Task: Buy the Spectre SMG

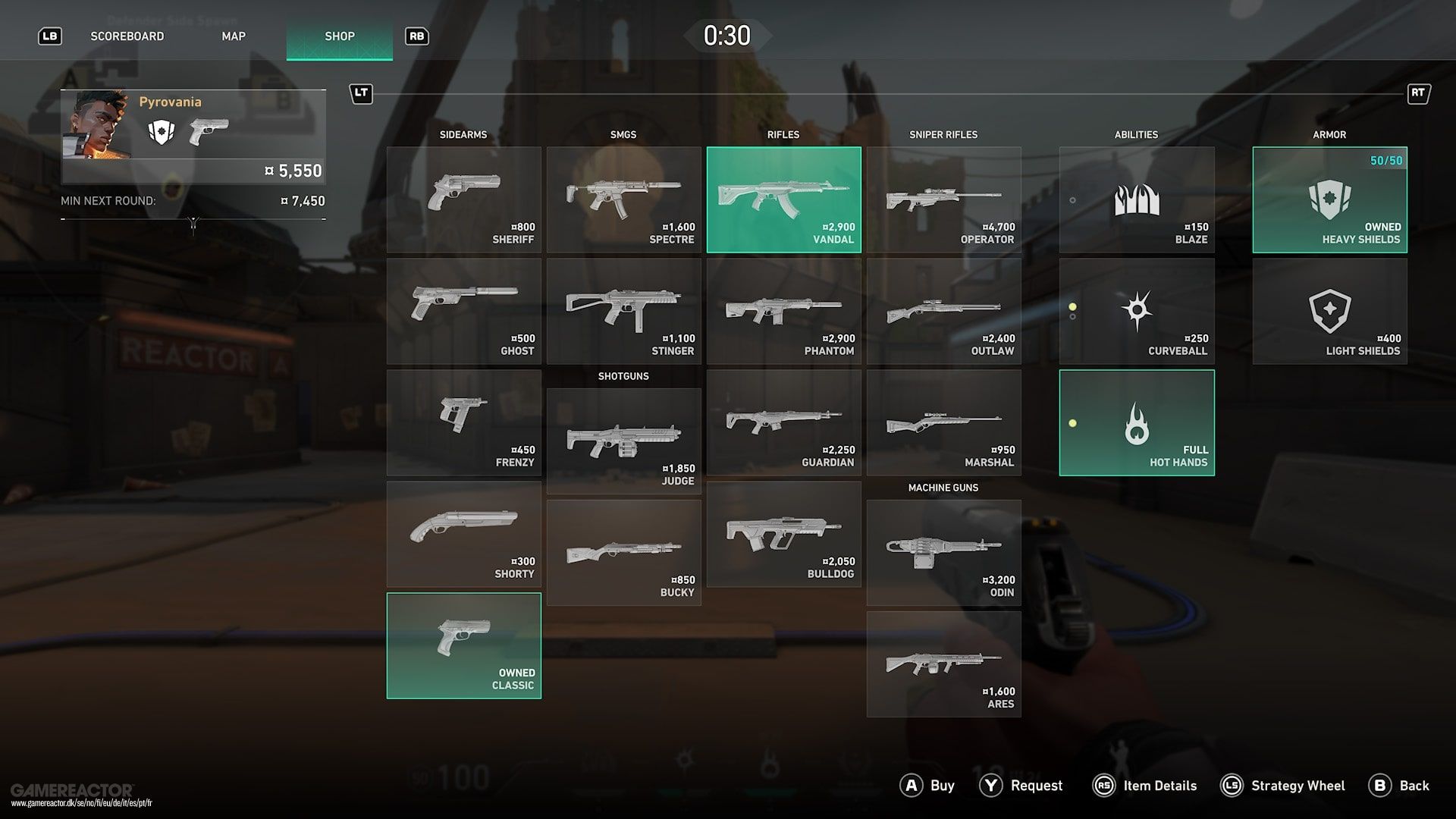Action: [x=623, y=199]
